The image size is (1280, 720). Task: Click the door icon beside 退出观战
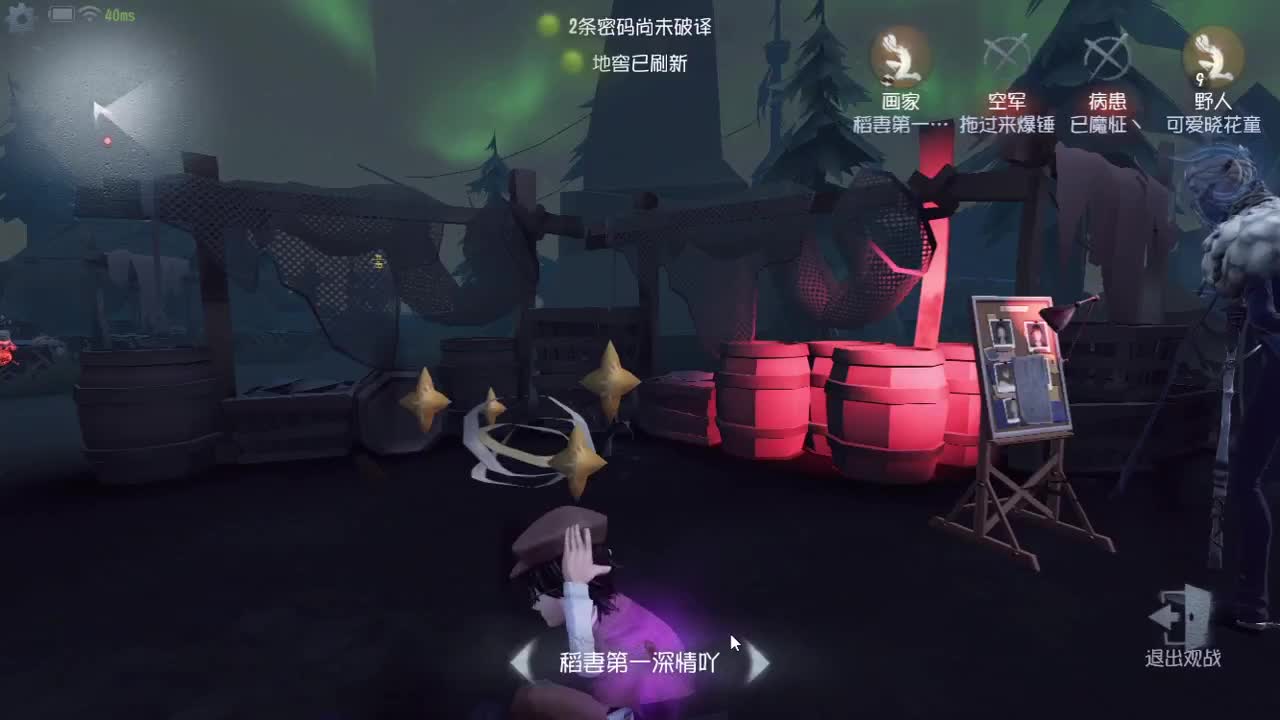(x=1184, y=614)
